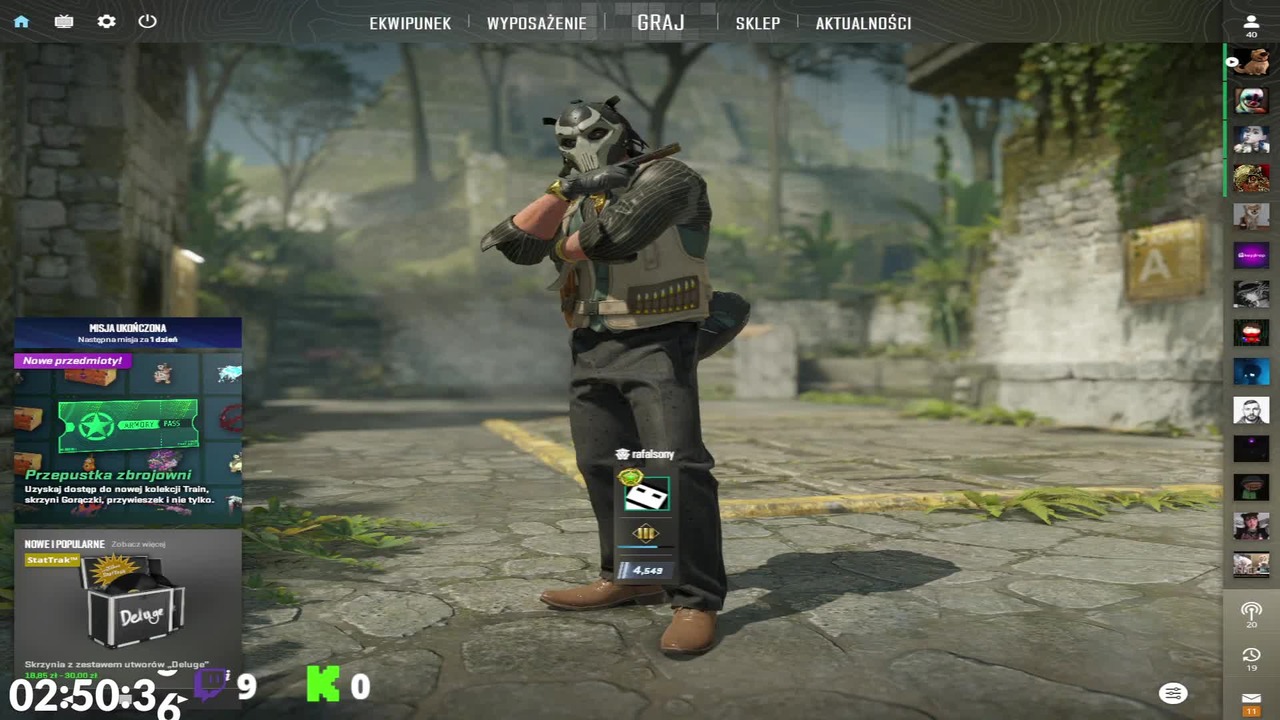Click the power quit icon
This screenshot has width=1280, height=720.
click(x=148, y=21)
